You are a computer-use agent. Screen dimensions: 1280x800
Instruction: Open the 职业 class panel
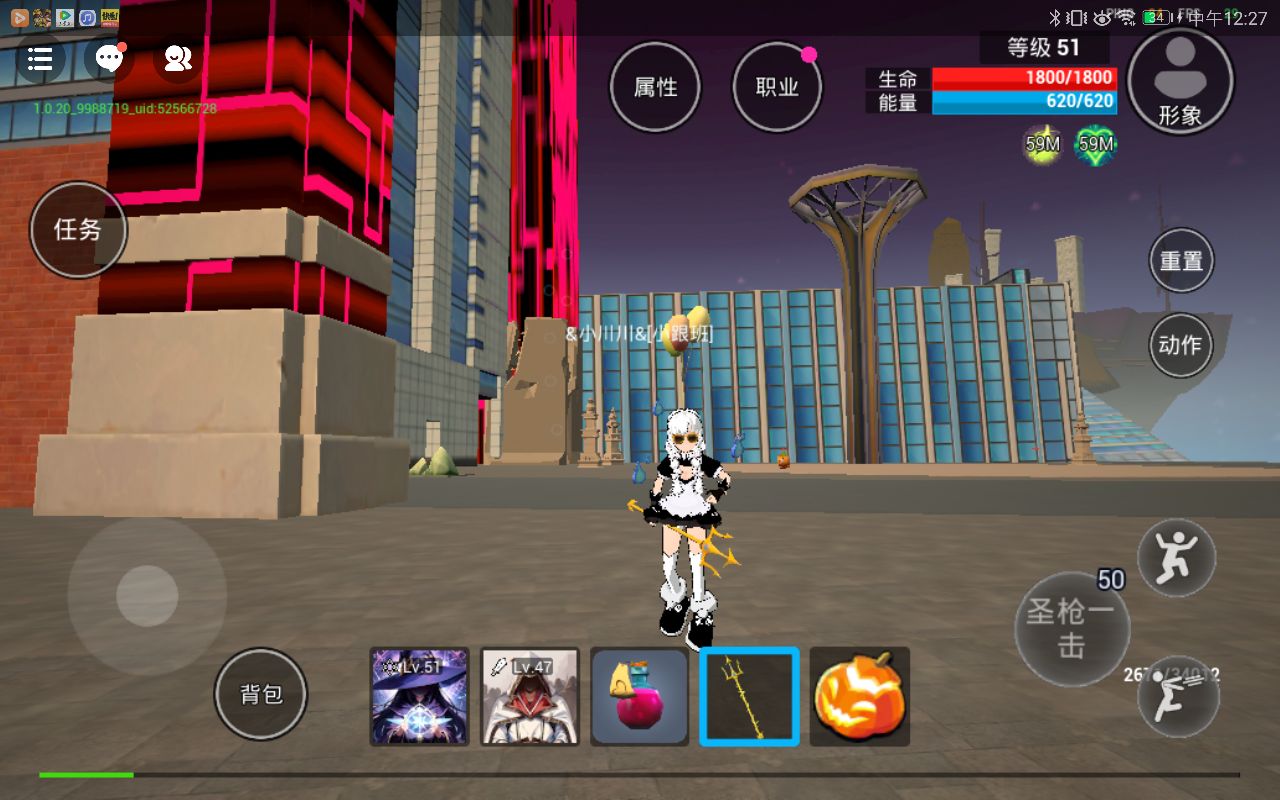pos(777,87)
